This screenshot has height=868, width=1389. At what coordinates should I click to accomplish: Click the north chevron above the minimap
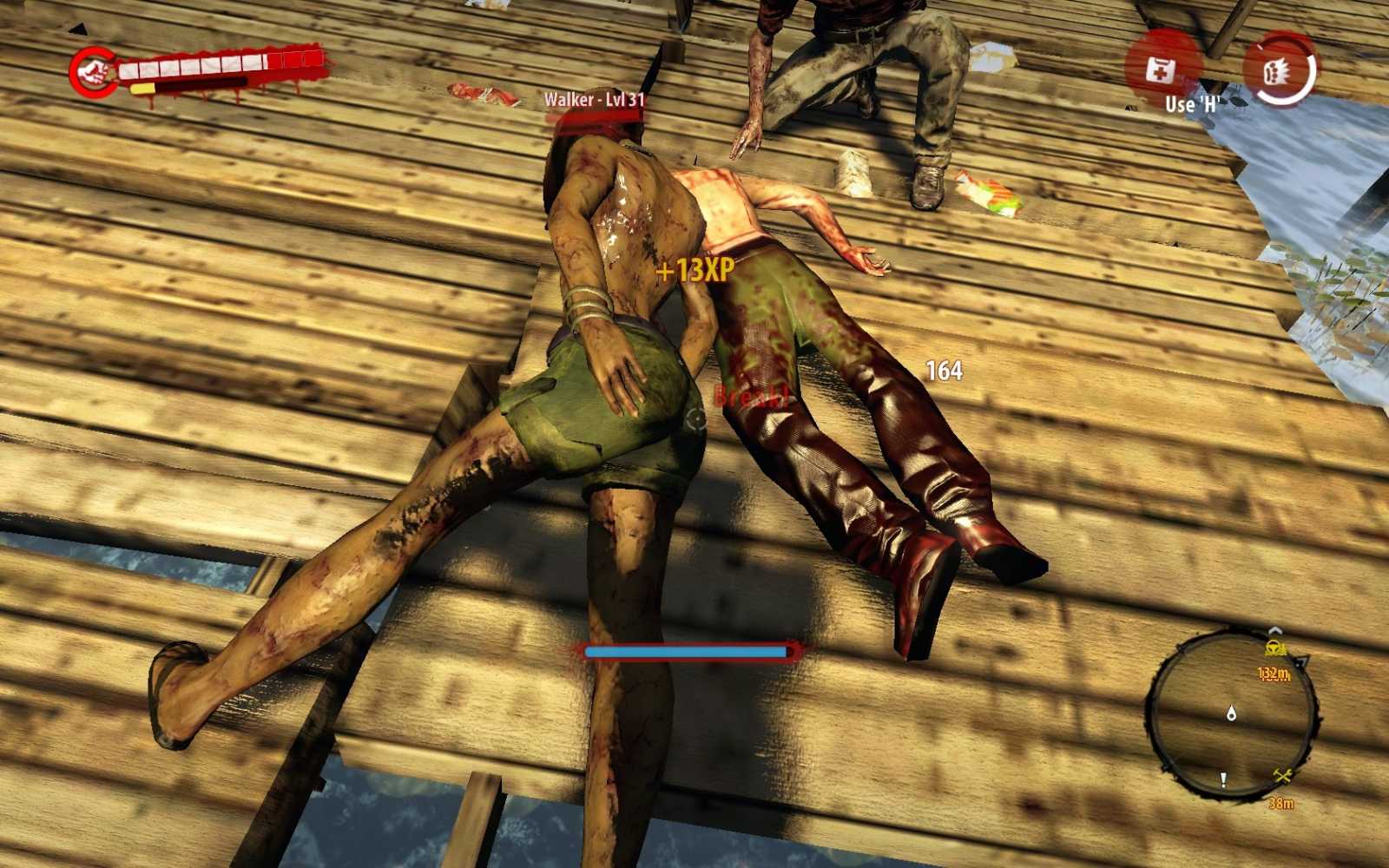coord(1275,629)
